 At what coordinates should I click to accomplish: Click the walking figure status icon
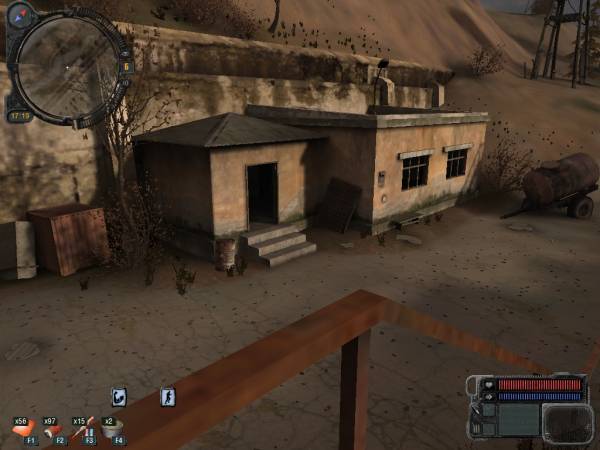click(168, 397)
